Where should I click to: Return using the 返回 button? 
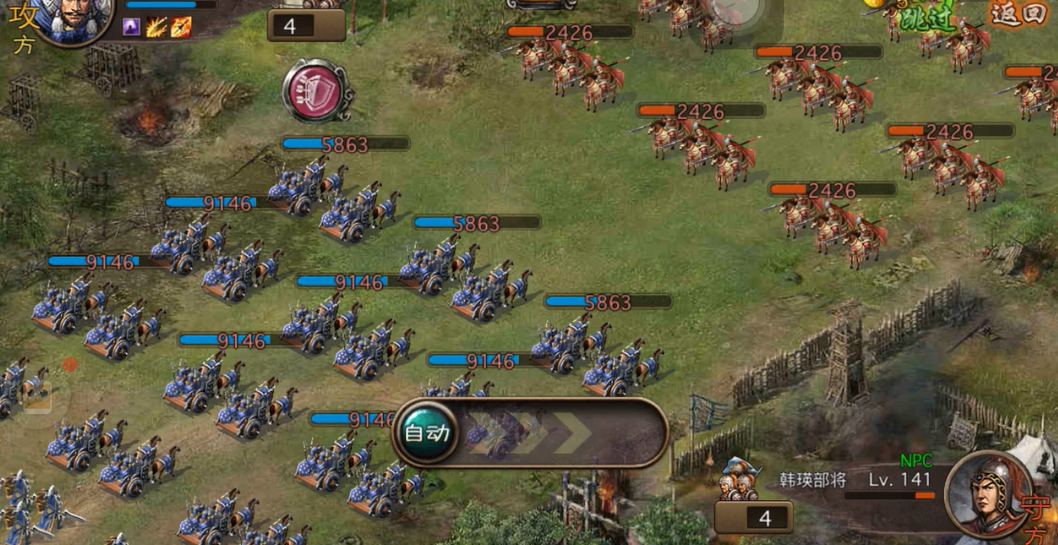(1017, 14)
